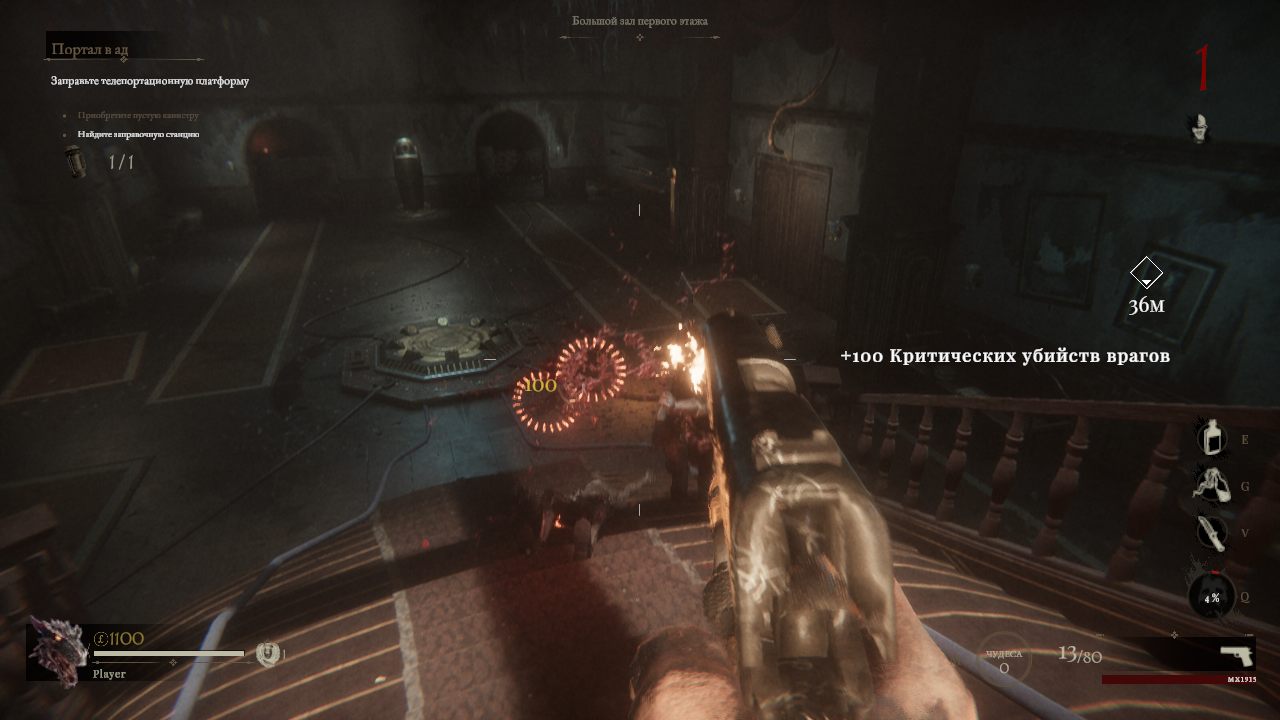The height and width of the screenshot is (720, 1280).
Task: Activate the 4% charged special ability icon
Action: tap(1211, 598)
